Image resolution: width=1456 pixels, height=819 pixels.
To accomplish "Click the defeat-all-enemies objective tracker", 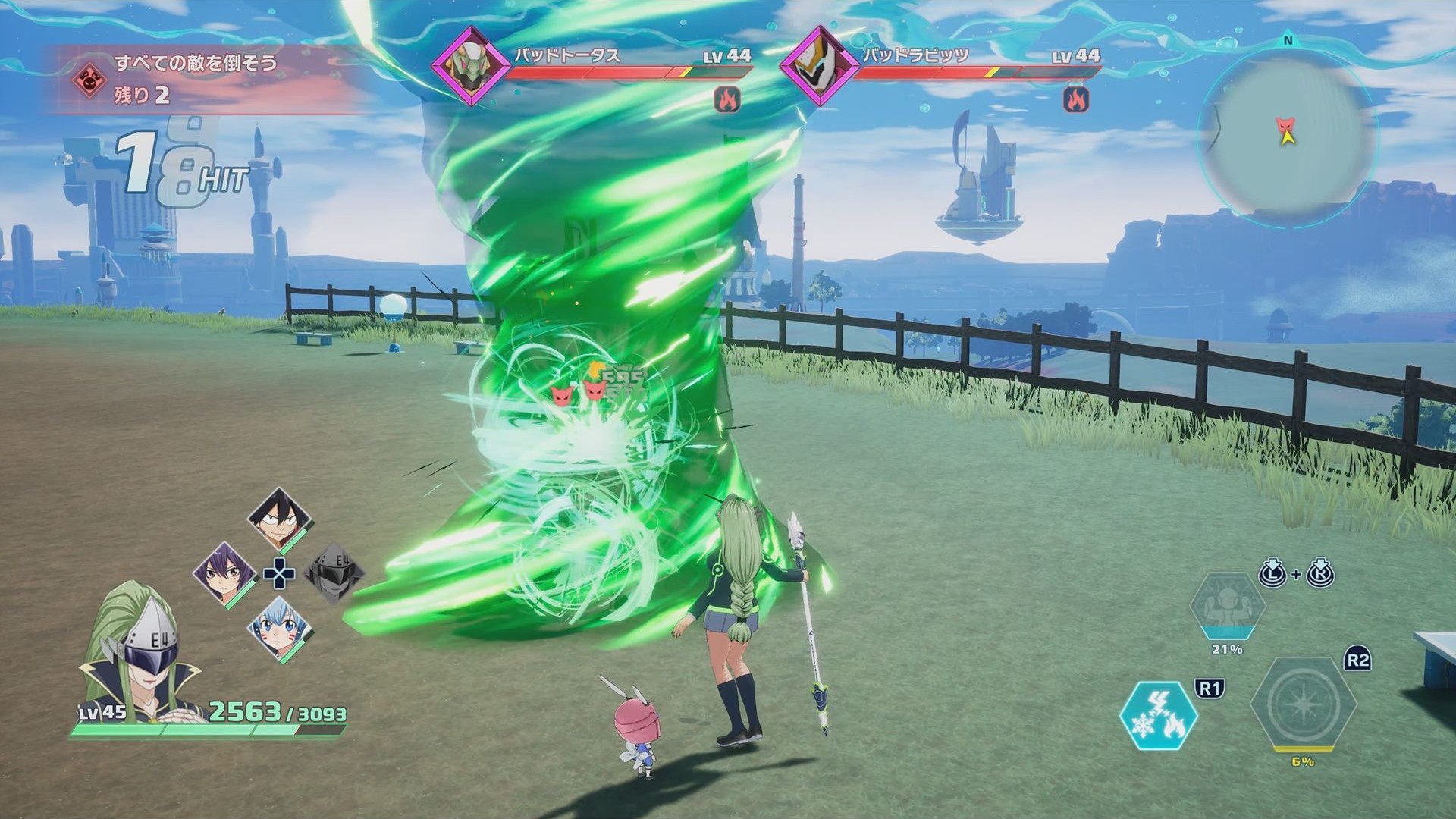I will 197,79.
